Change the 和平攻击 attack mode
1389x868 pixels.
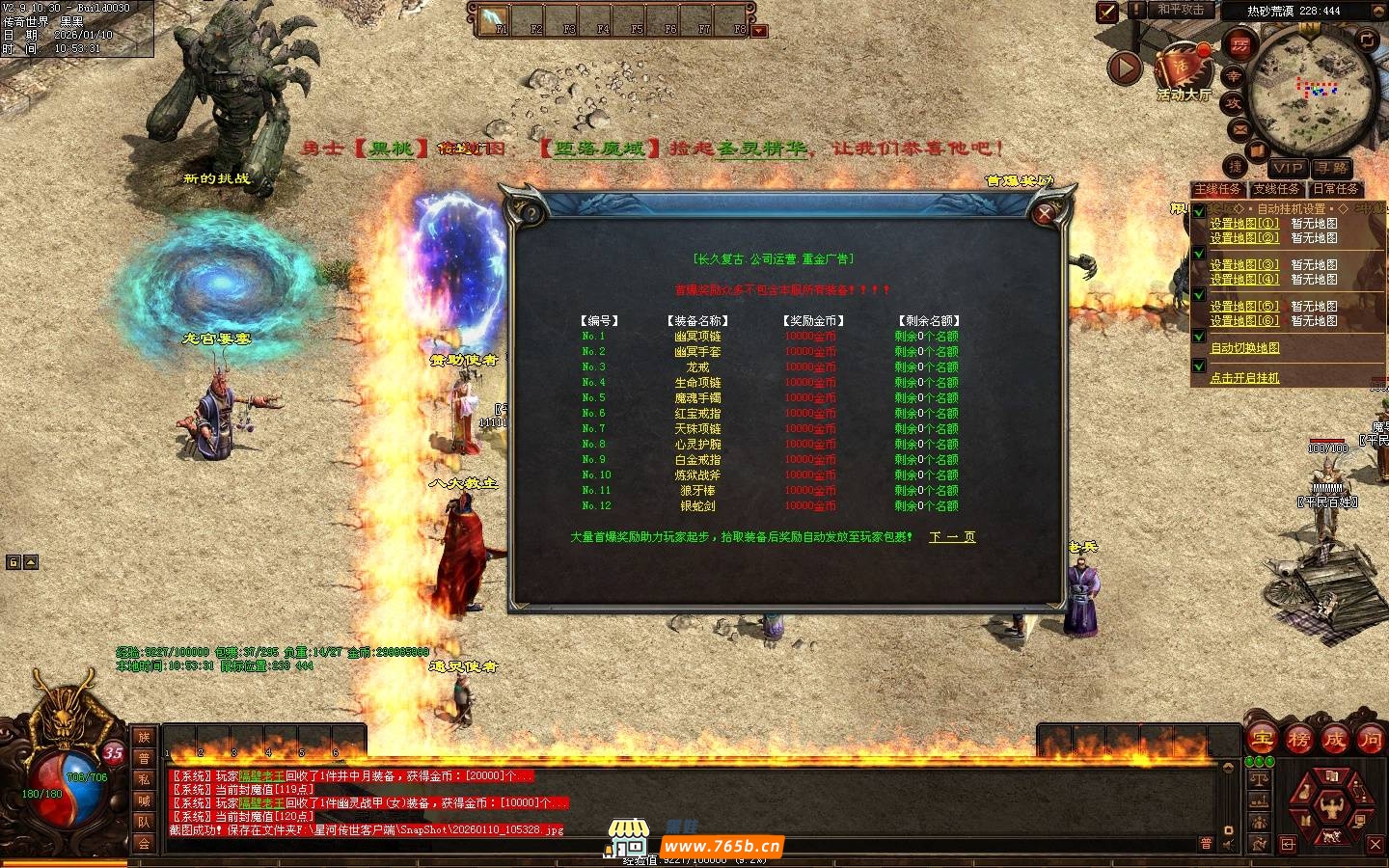coord(1181,10)
